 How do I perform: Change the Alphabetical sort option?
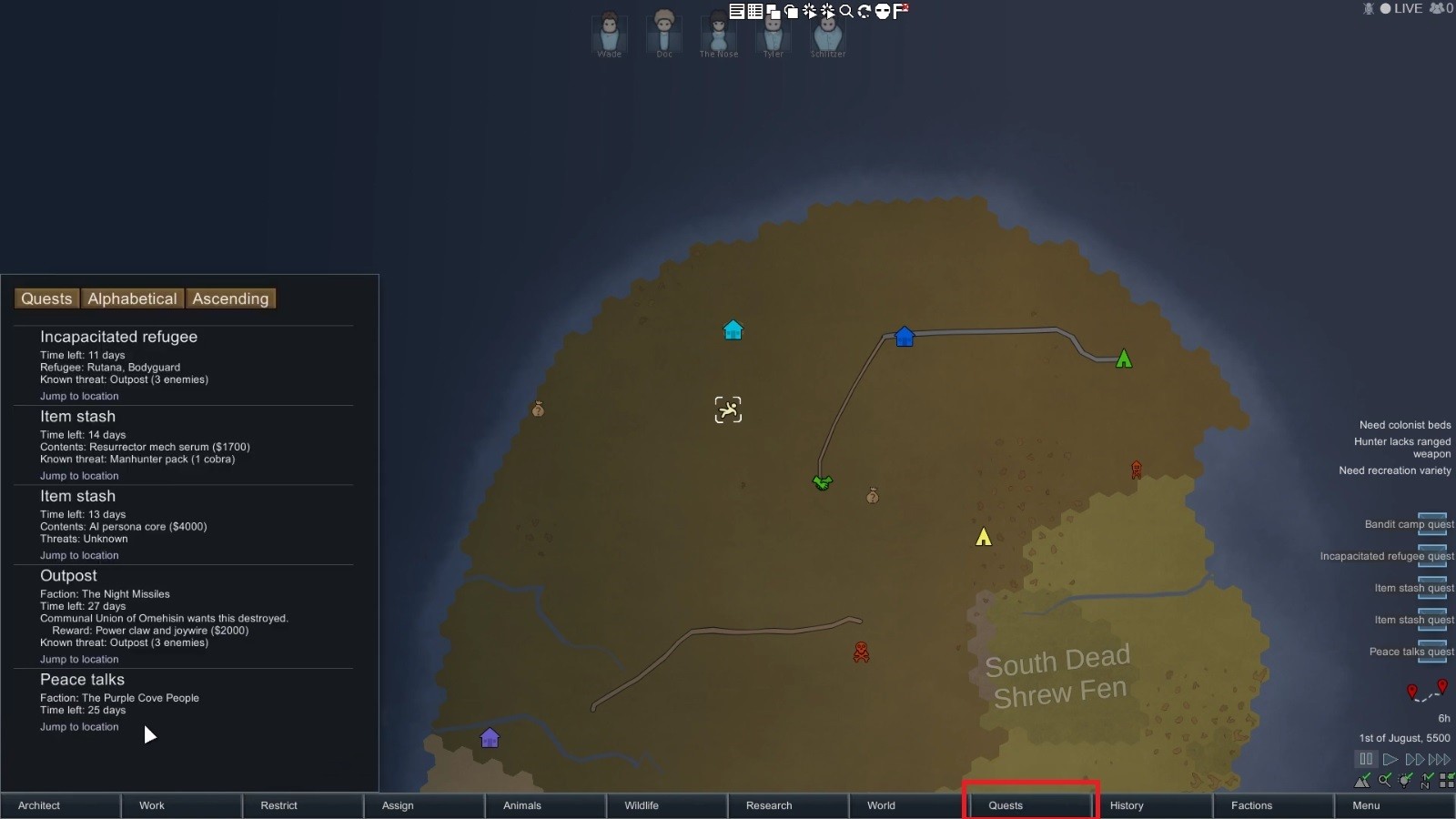[x=132, y=298]
